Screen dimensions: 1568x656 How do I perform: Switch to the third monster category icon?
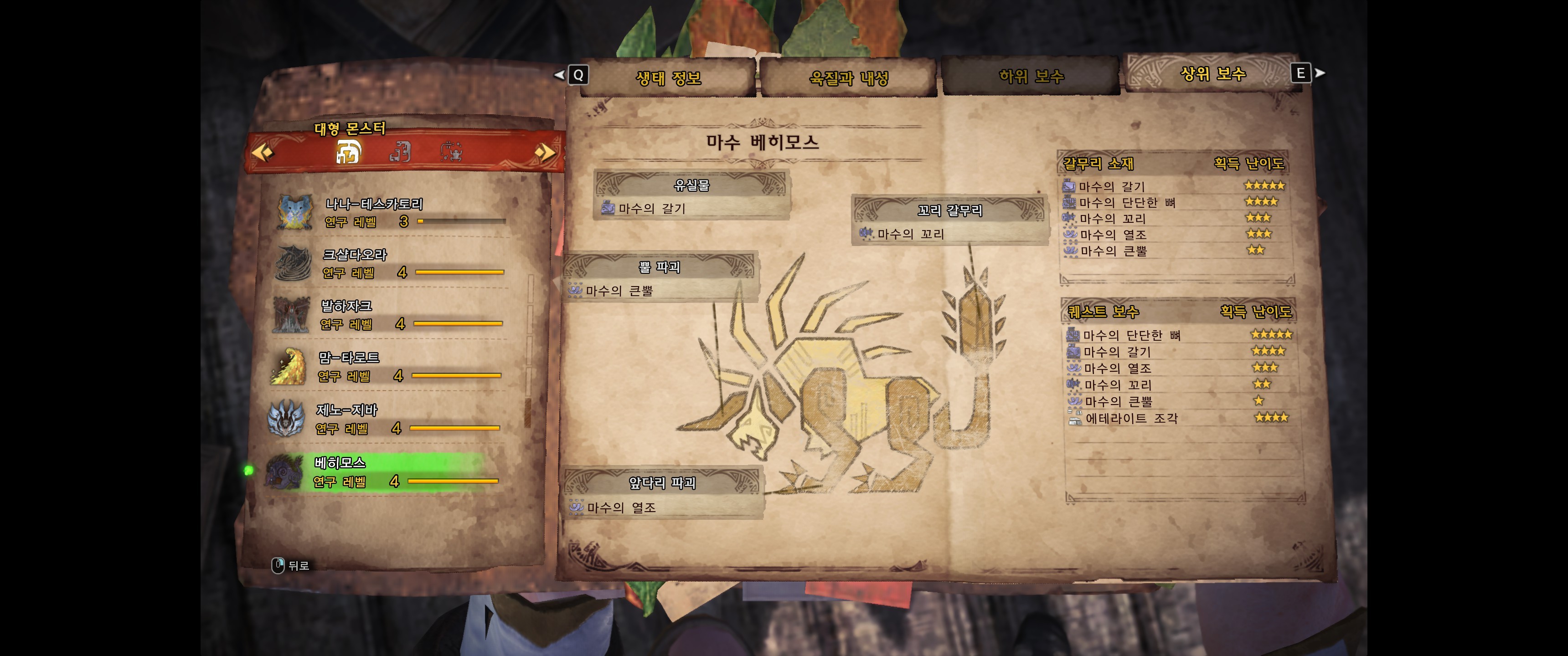point(451,152)
